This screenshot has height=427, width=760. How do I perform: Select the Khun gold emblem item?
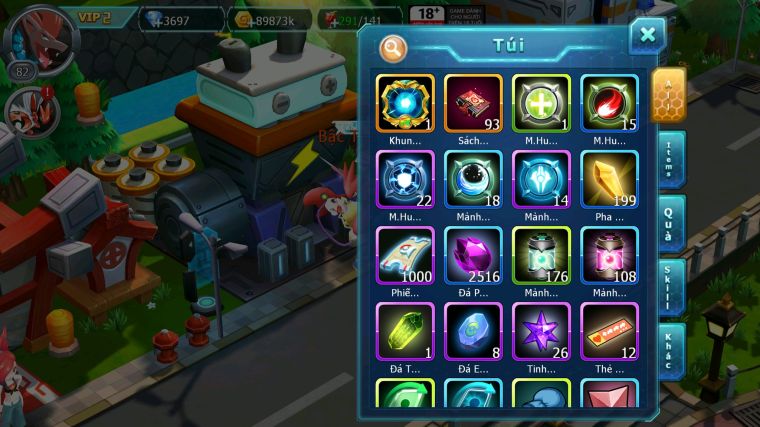click(405, 104)
